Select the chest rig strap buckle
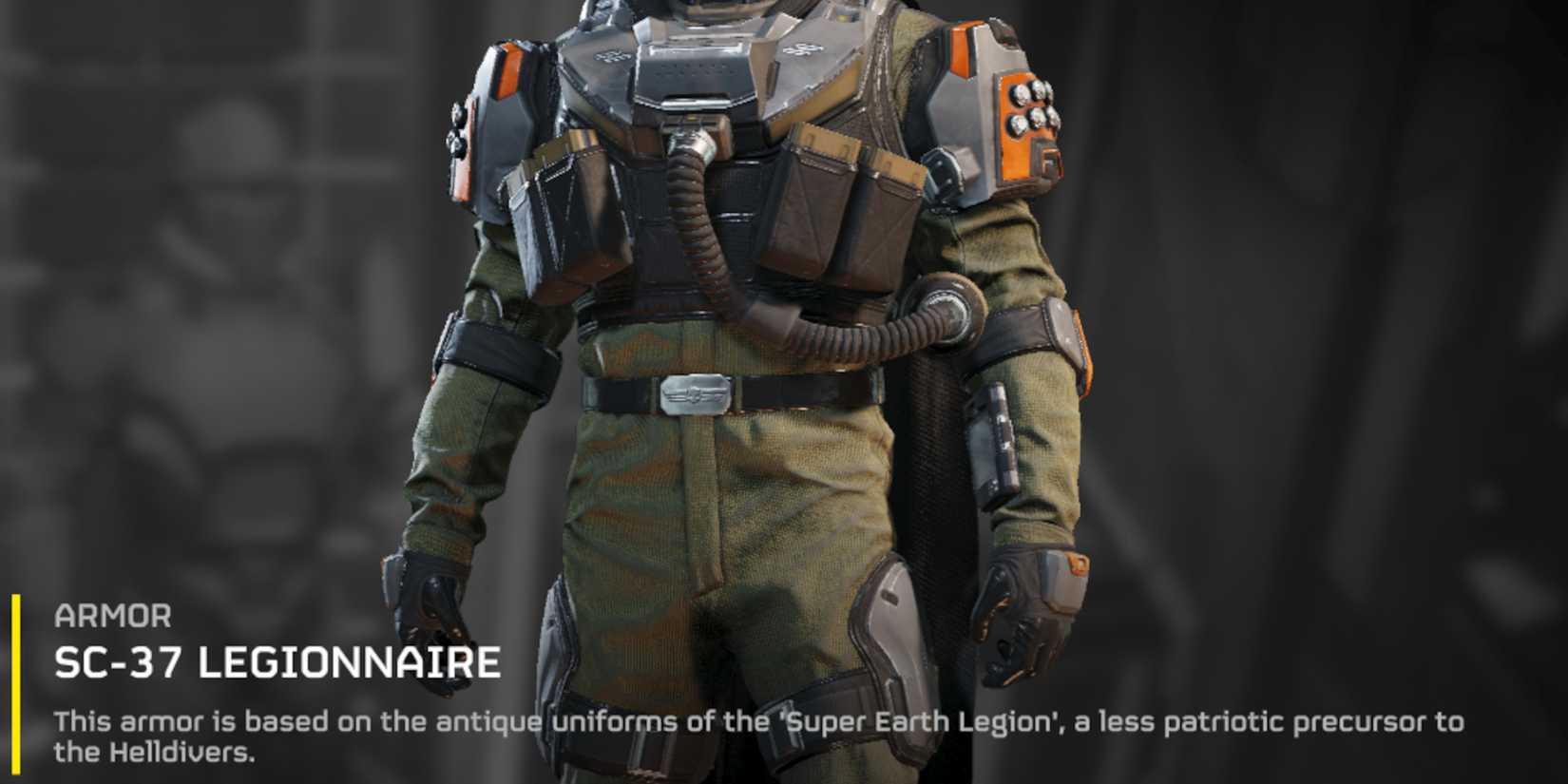The height and width of the screenshot is (784, 1568). (x=943, y=176)
